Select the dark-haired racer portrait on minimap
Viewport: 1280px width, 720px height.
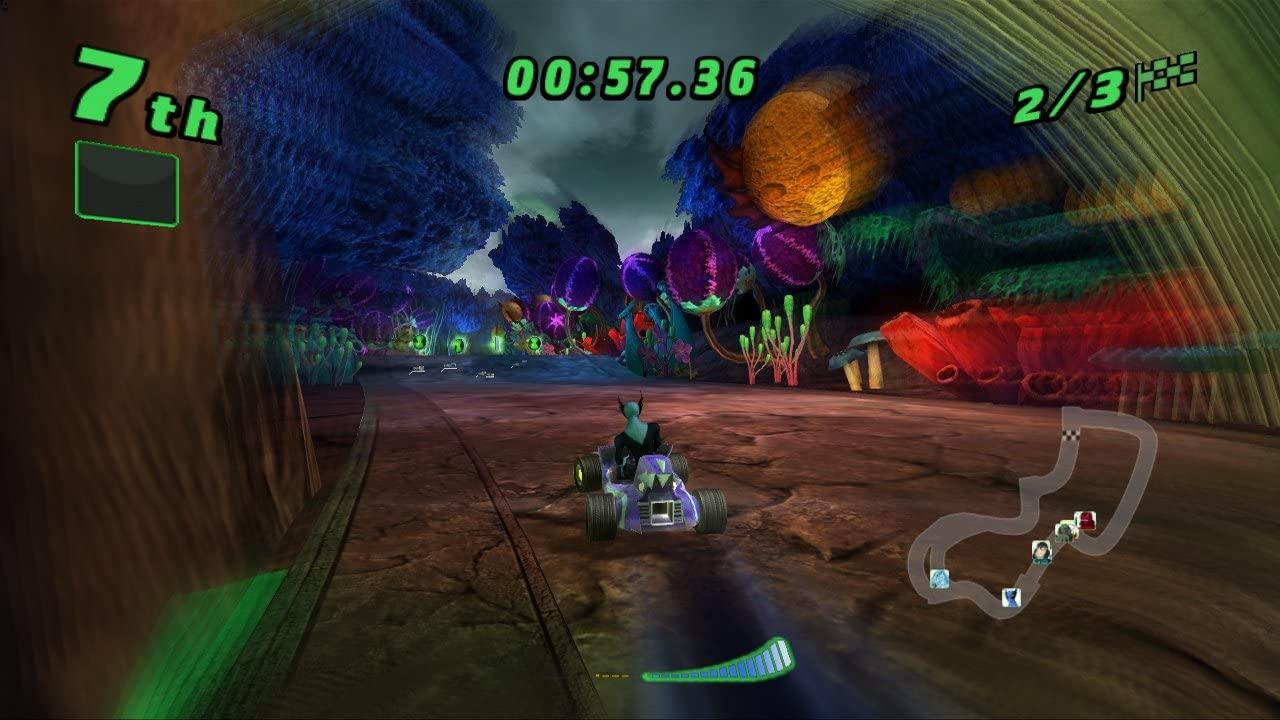(1042, 551)
